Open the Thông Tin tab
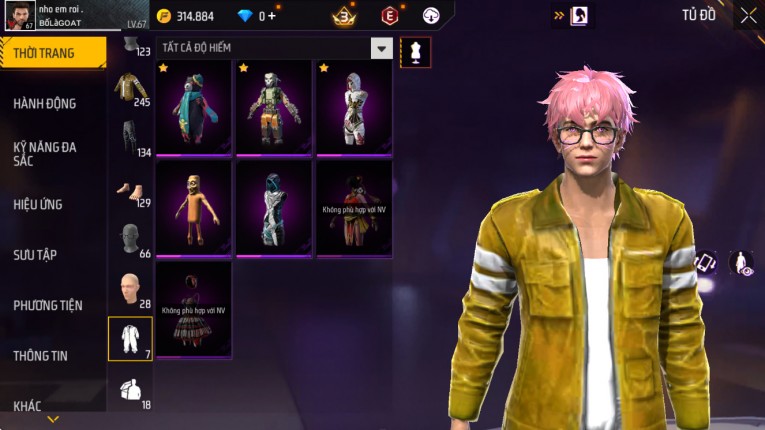765x430 pixels. pyautogui.click(x=41, y=355)
